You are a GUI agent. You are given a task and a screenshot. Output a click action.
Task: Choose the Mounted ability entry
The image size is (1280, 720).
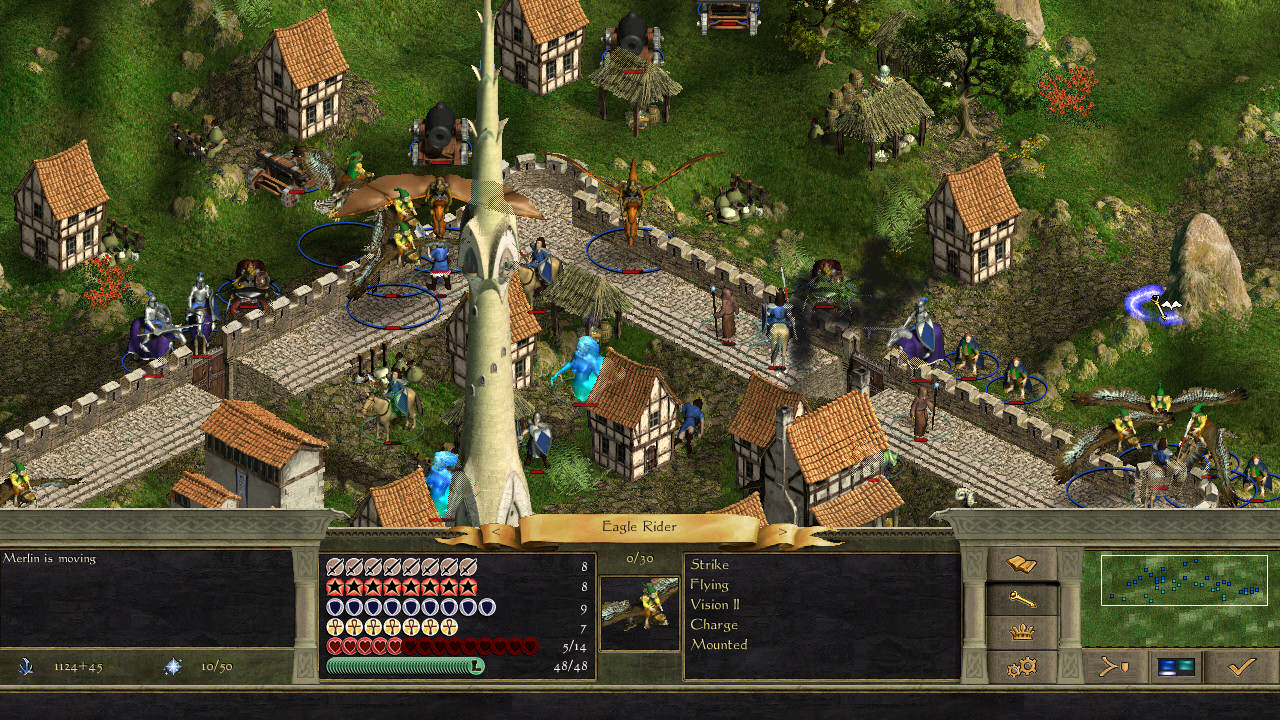tap(718, 645)
